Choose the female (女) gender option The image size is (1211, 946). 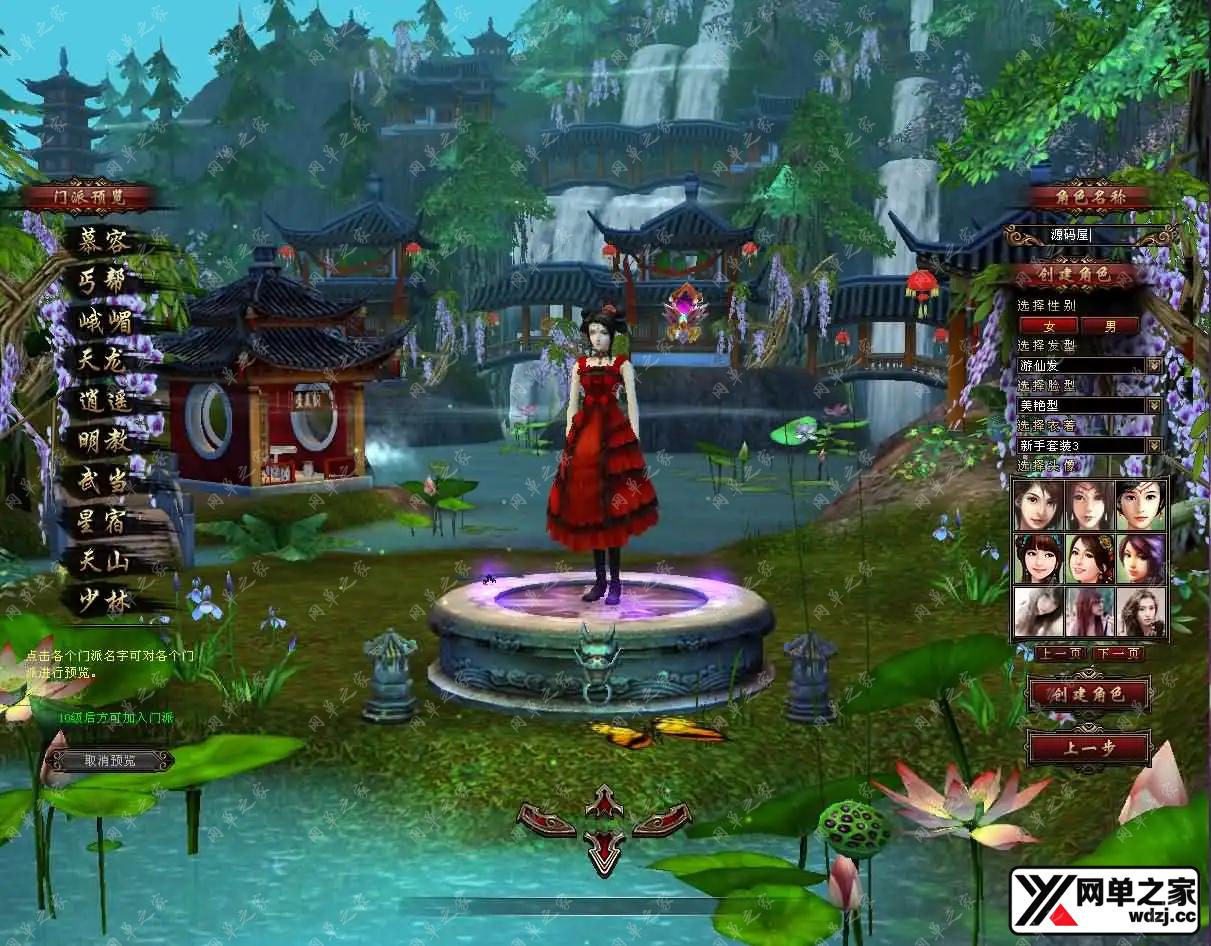(1048, 325)
